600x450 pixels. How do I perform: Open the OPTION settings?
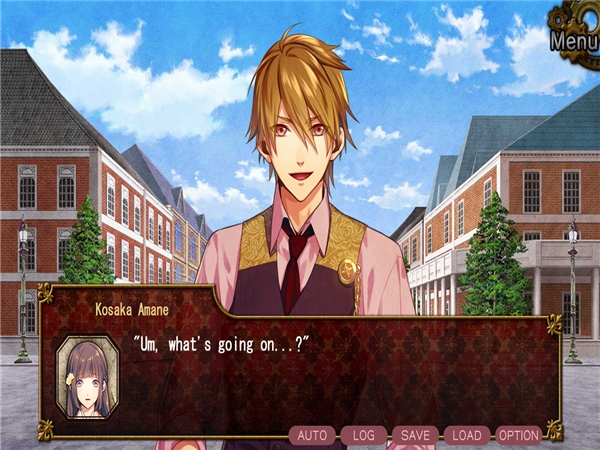pyautogui.click(x=519, y=435)
